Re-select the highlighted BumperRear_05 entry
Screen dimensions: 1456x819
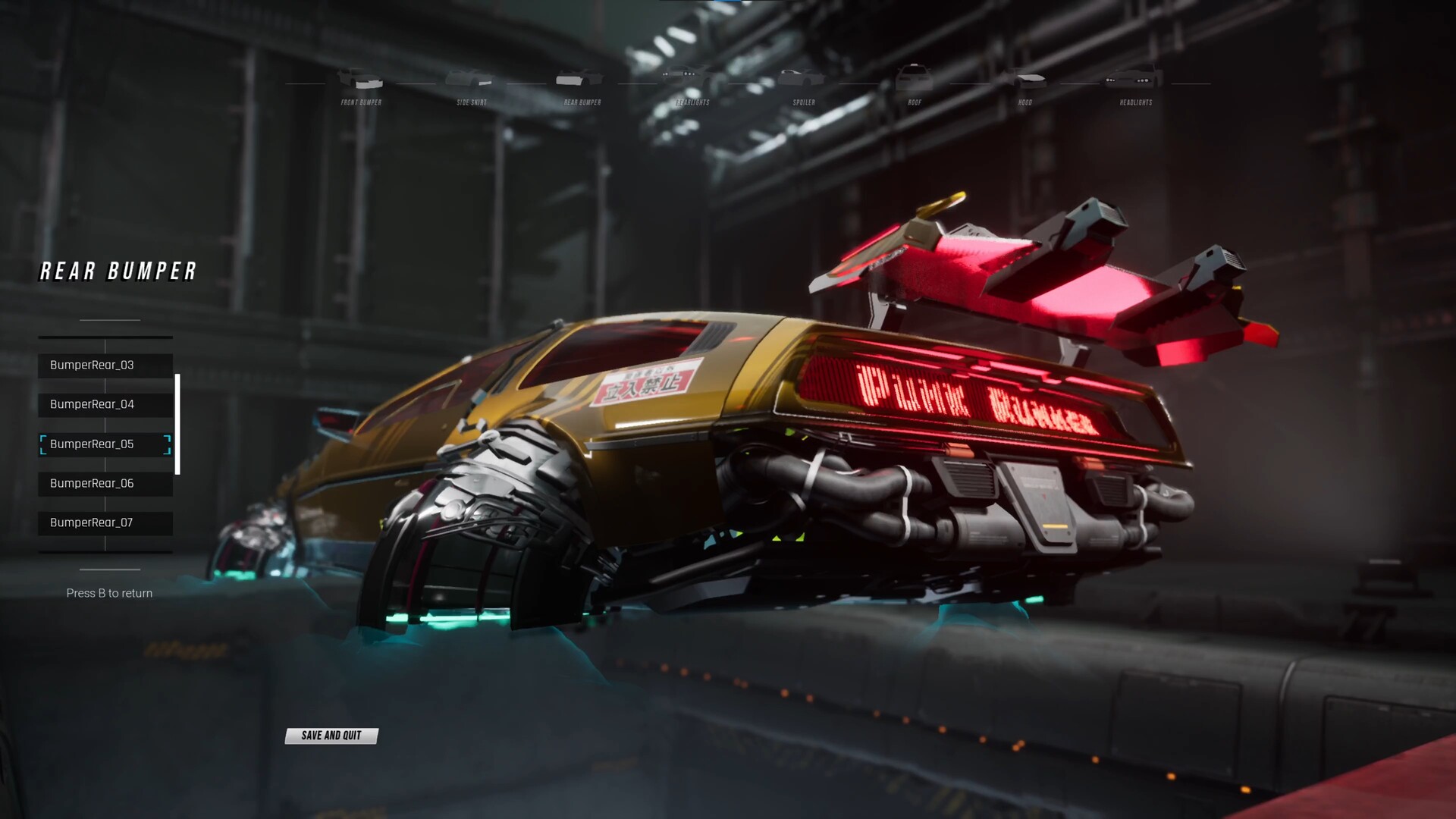(x=105, y=444)
